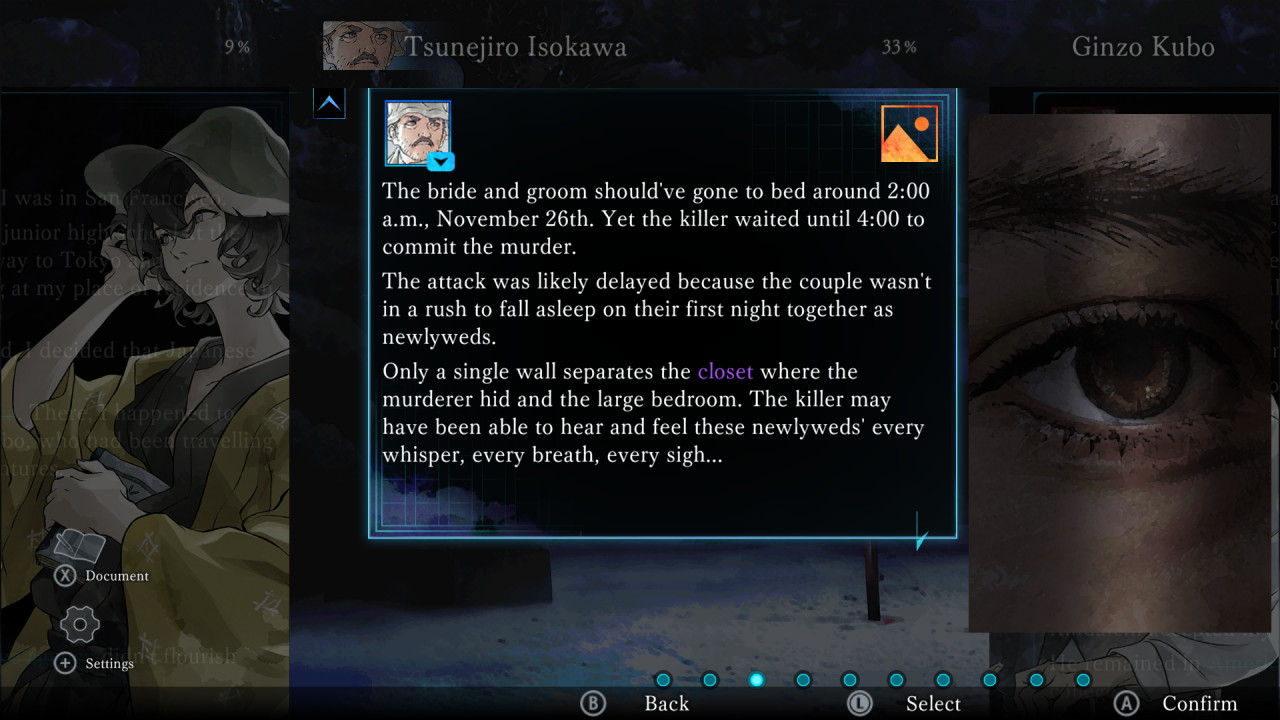
Task: Click the up arrow above the dialog box
Action: [330, 103]
